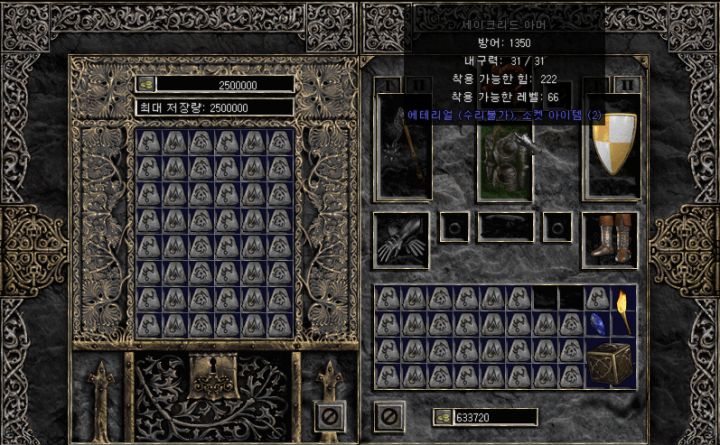The width and height of the screenshot is (720, 445).
Task: Pick up the blue jewel in inventory
Action: point(598,323)
